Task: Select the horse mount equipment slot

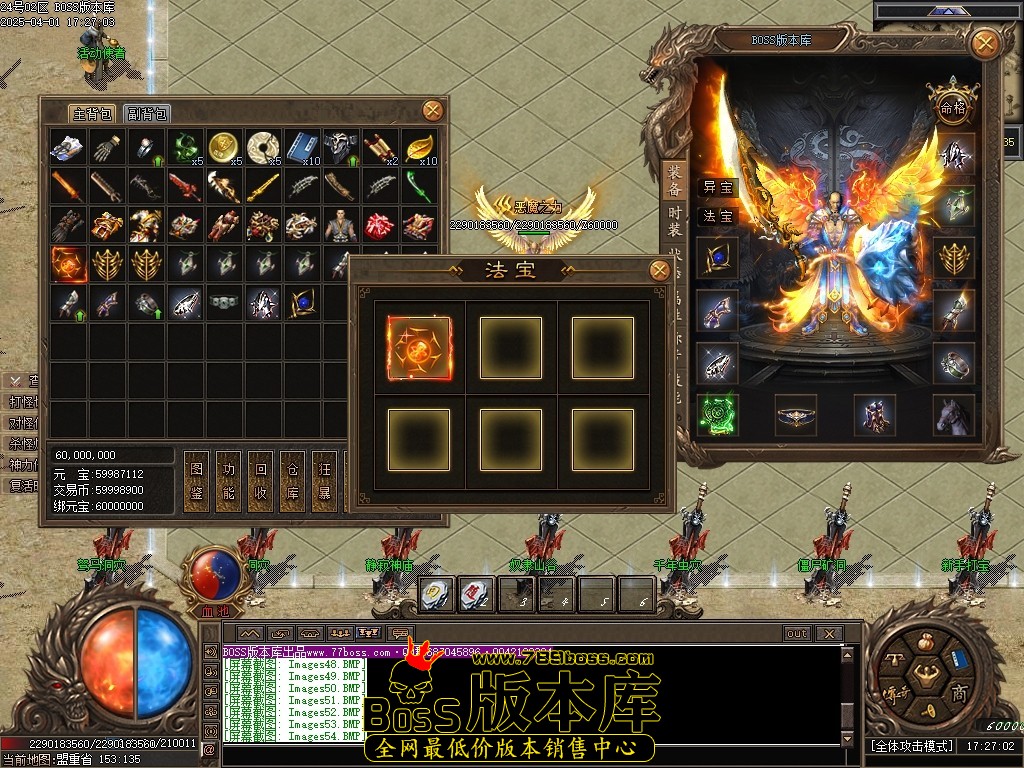Action: click(x=953, y=414)
